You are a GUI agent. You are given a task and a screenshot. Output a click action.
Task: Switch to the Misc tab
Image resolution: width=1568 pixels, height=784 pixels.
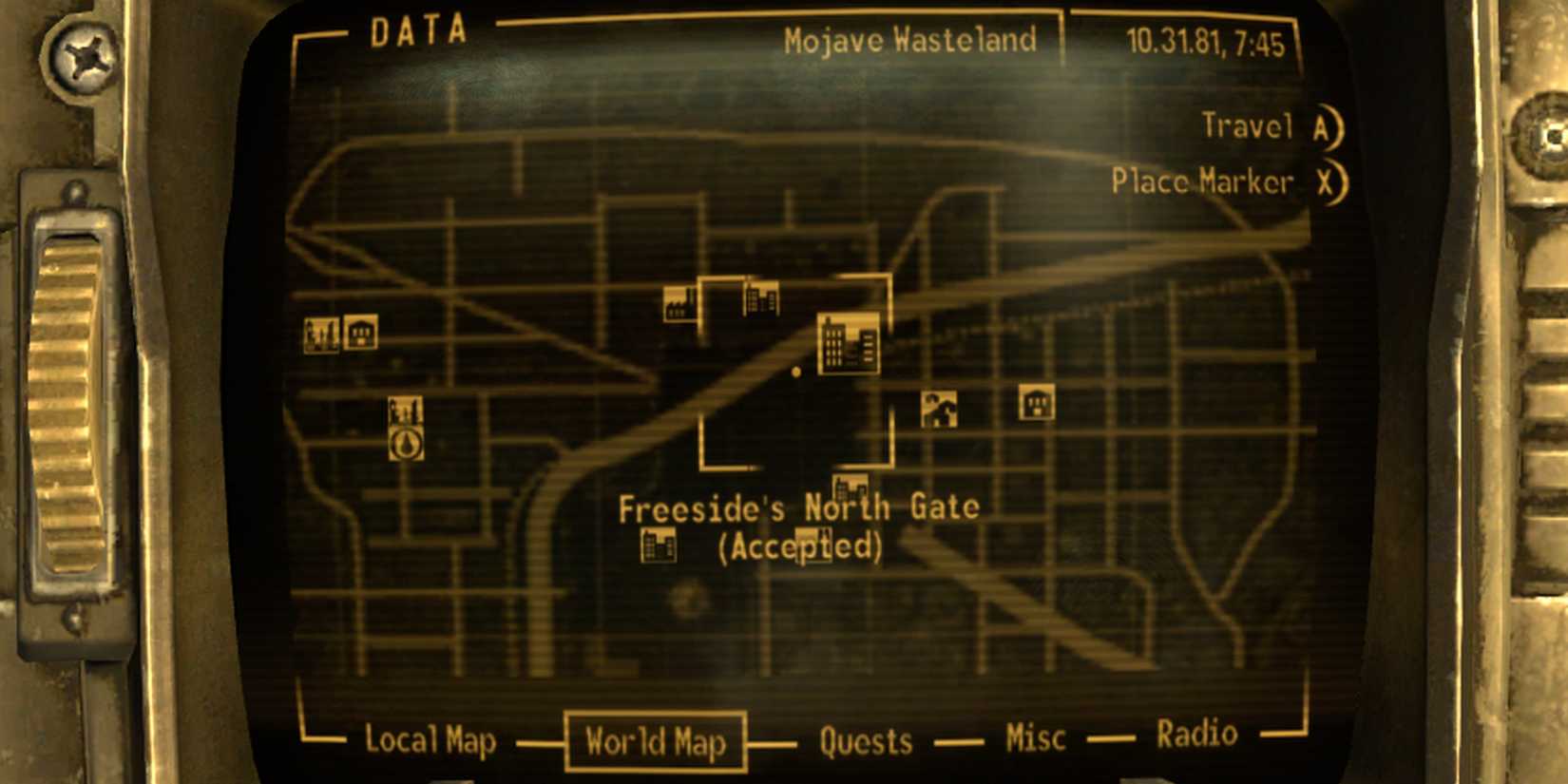coord(1035,736)
